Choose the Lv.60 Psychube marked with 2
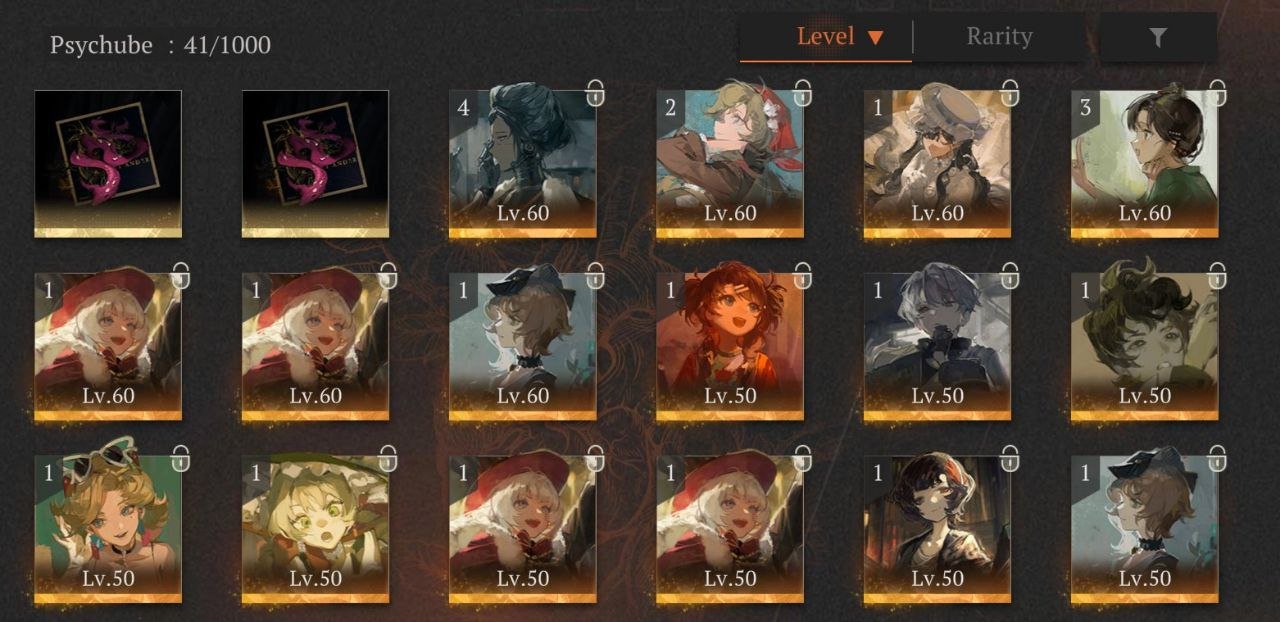This screenshot has height=622, width=1280. click(730, 164)
